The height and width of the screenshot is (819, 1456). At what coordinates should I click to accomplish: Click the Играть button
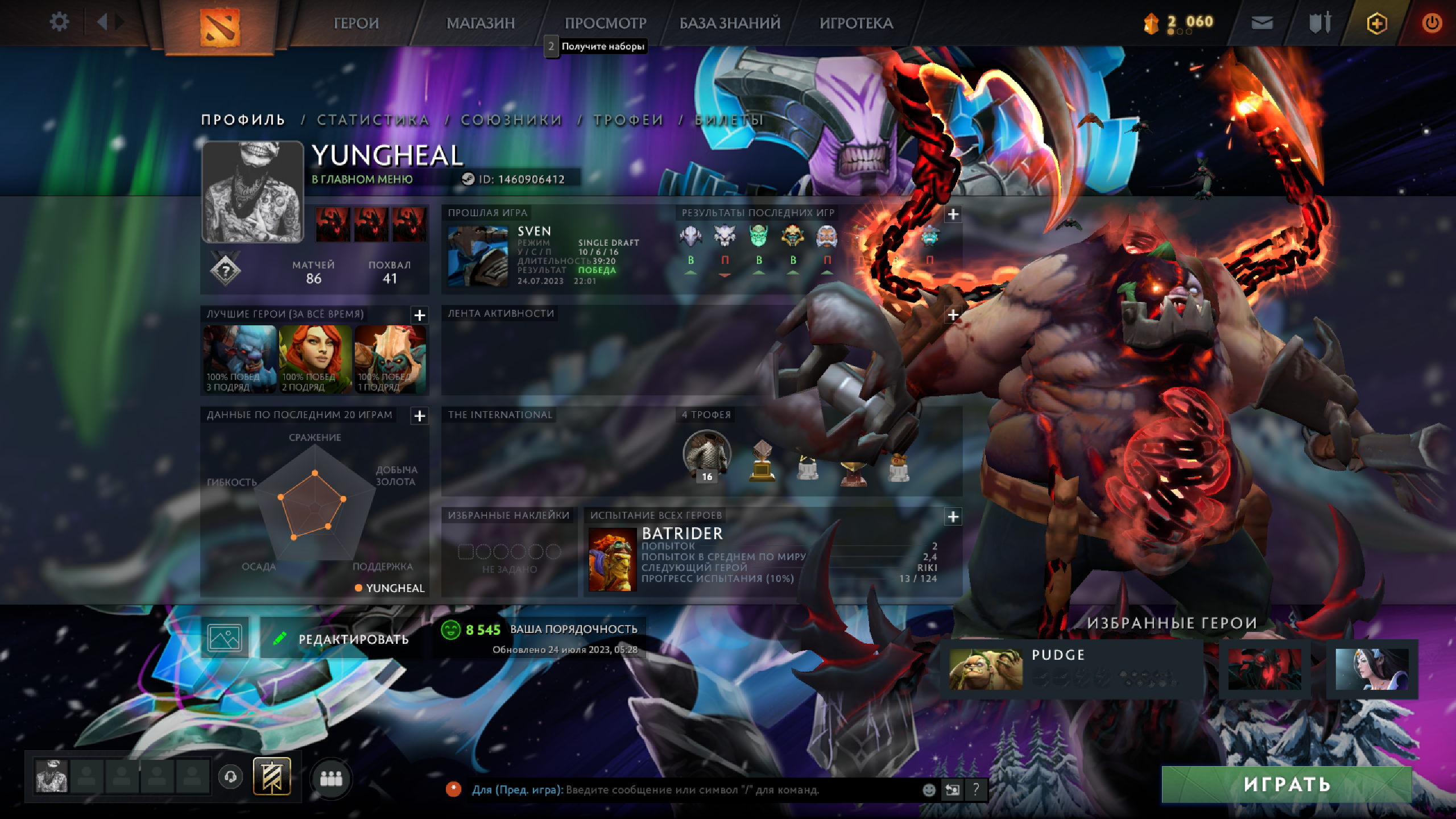coord(1287,784)
